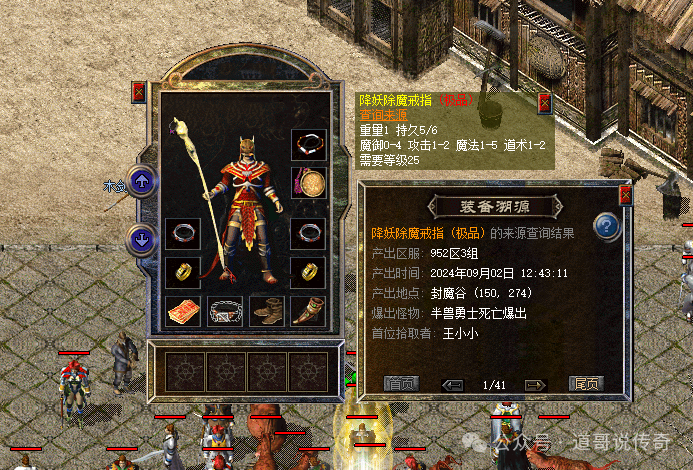Jump to the 首页 first page
This screenshot has height=470, width=693.
click(x=402, y=383)
